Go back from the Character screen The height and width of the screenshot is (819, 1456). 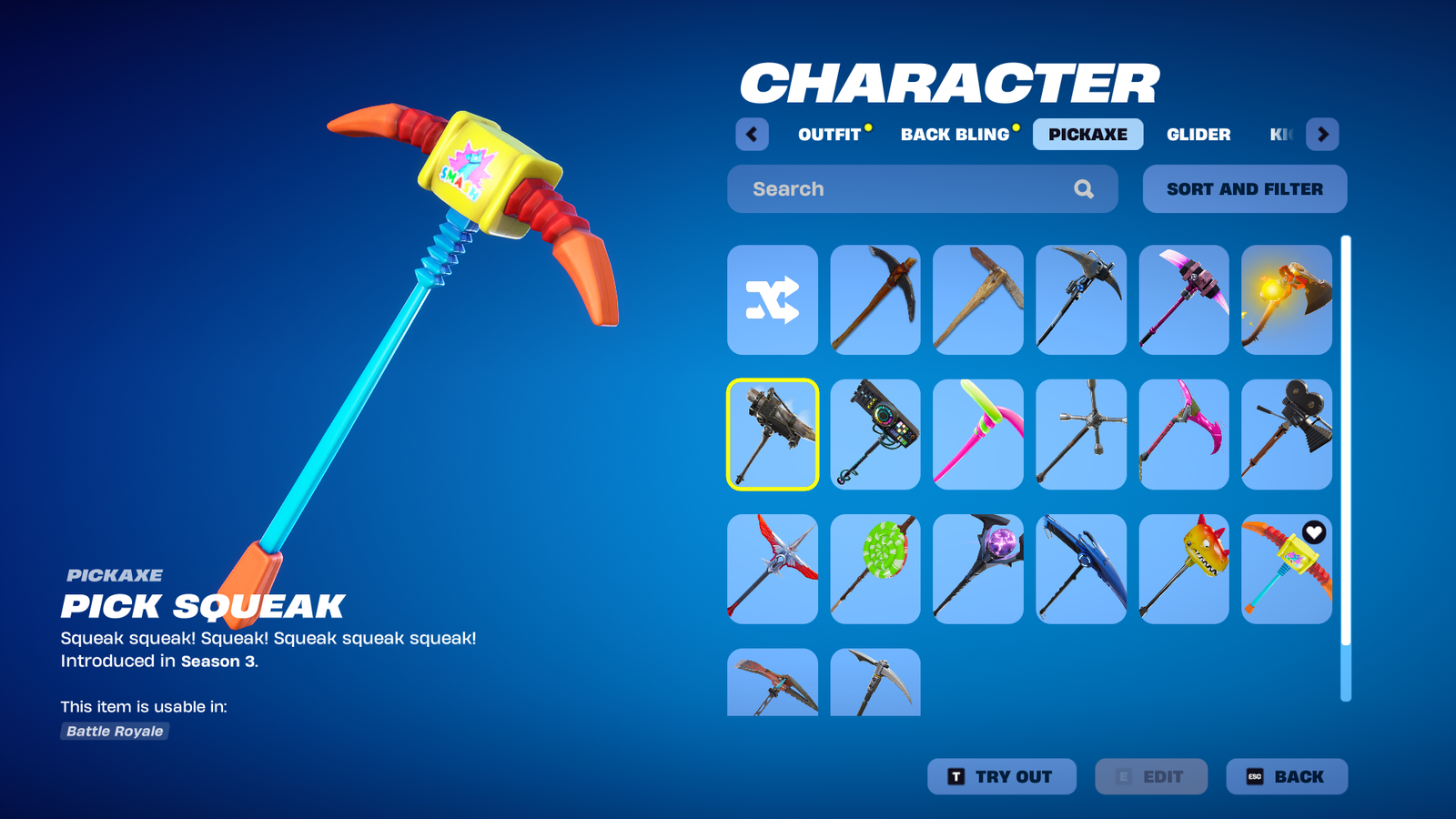click(1286, 777)
